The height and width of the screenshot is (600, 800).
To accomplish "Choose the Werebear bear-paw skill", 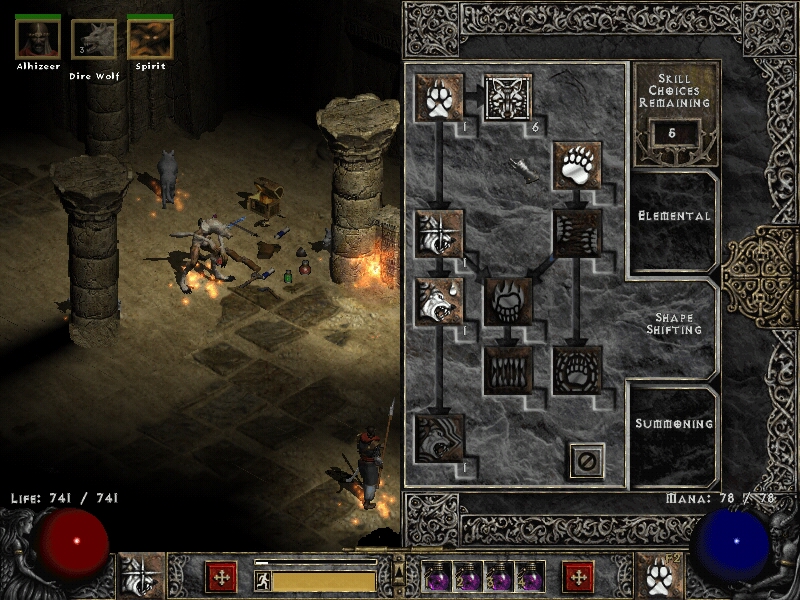I will [x=577, y=165].
